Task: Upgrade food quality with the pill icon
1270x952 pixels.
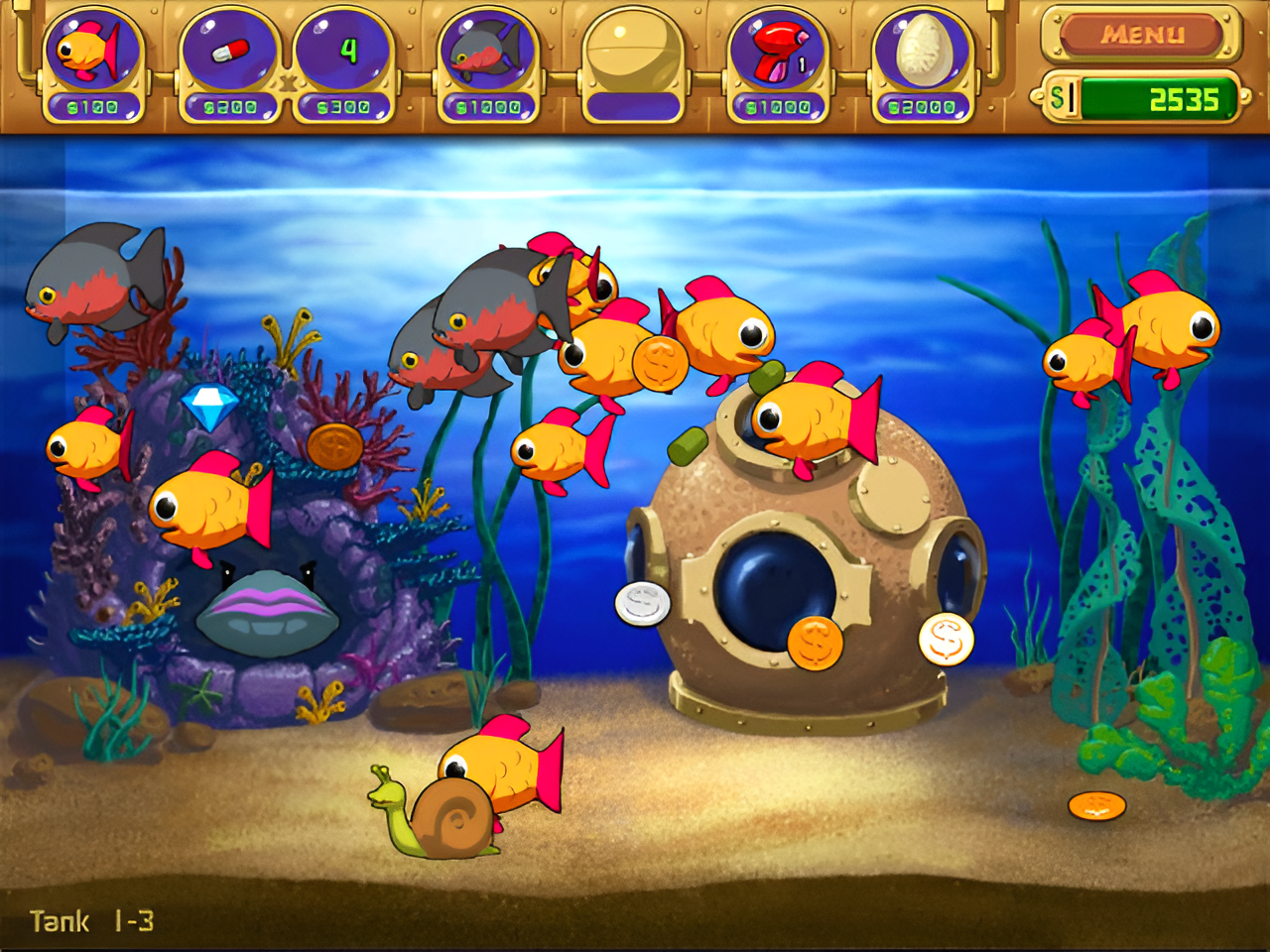Action: (230, 61)
